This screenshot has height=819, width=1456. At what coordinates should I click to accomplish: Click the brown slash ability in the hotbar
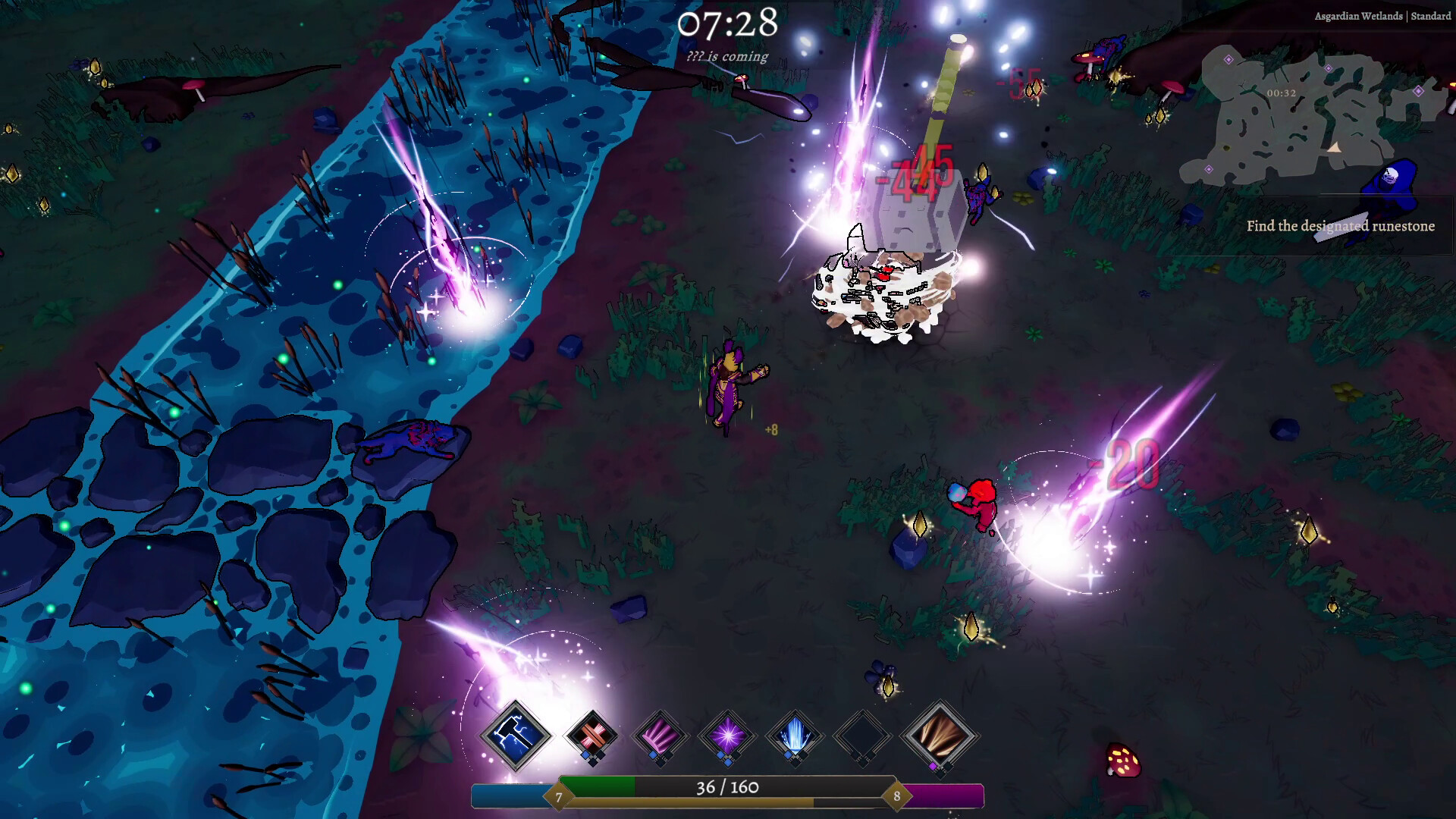(934, 736)
